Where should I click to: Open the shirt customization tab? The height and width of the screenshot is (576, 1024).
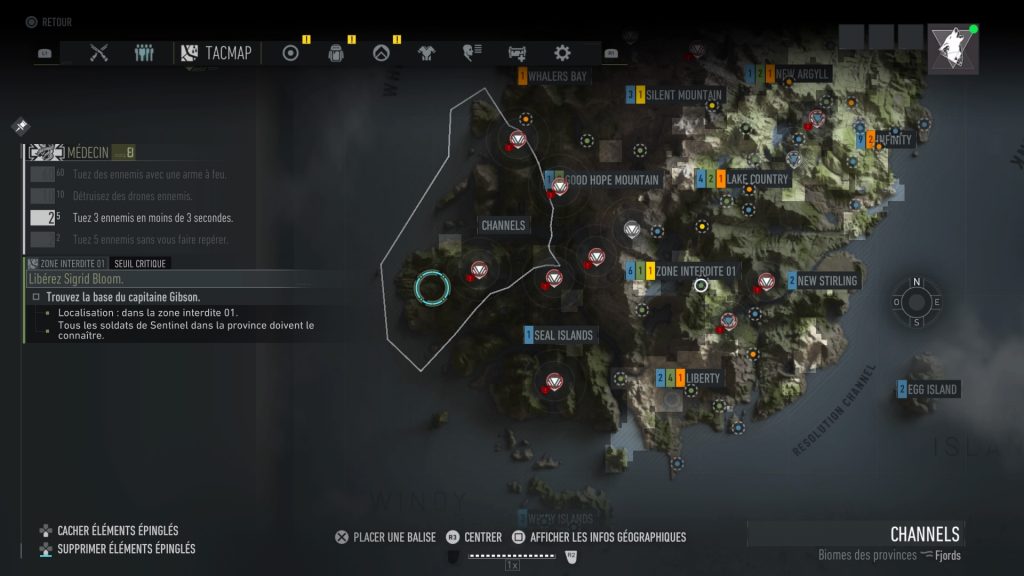[x=427, y=53]
